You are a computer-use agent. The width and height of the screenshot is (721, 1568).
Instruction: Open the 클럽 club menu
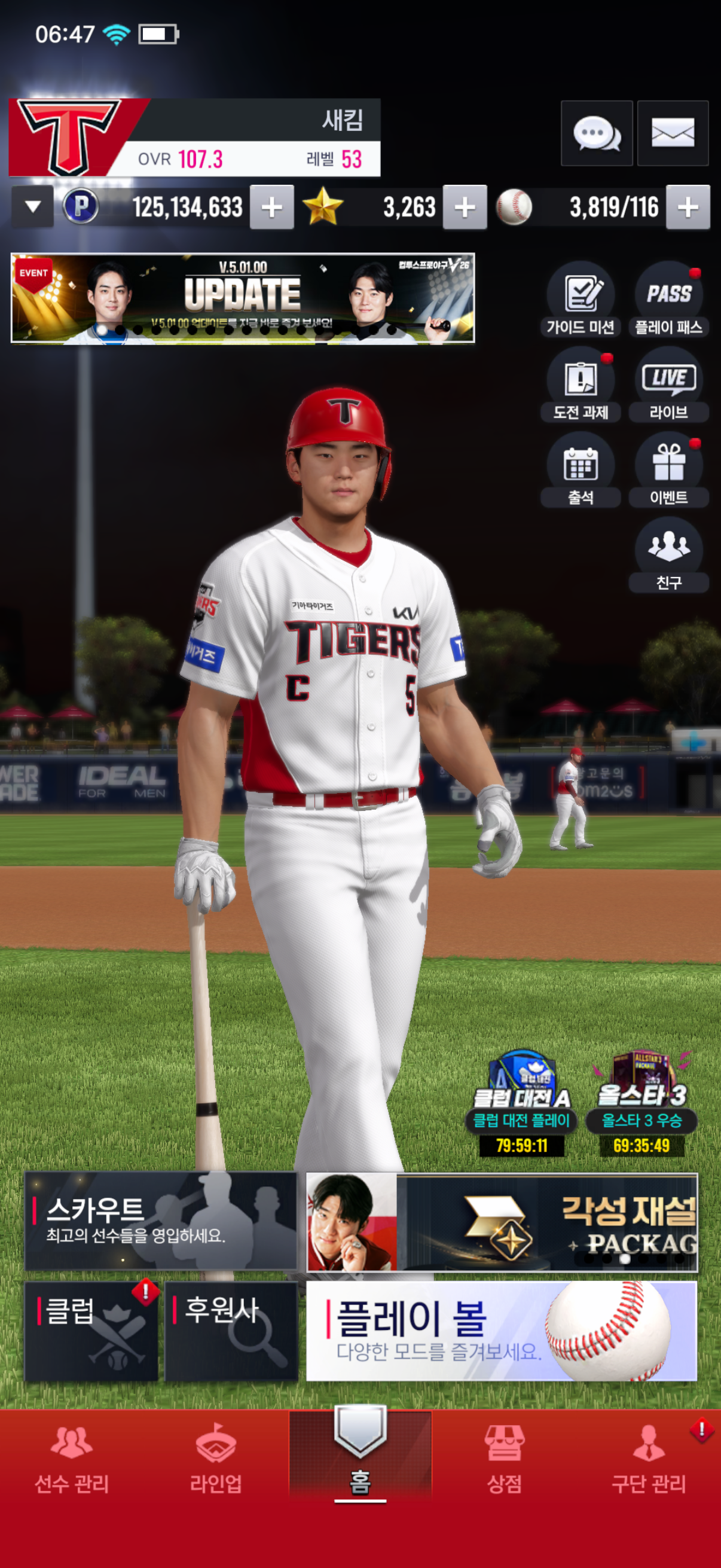click(x=91, y=1331)
